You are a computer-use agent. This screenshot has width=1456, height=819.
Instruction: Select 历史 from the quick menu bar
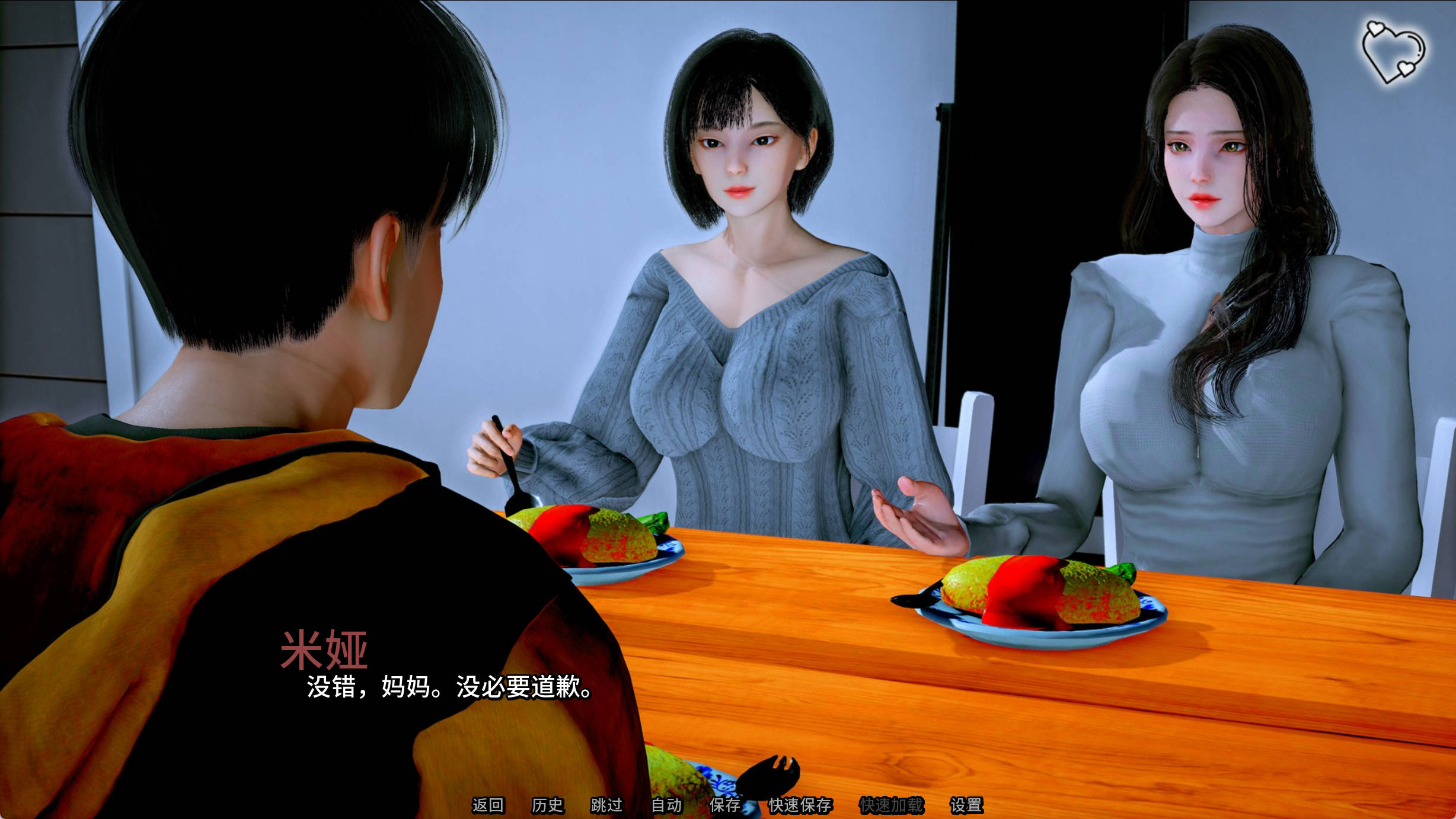pos(550,804)
